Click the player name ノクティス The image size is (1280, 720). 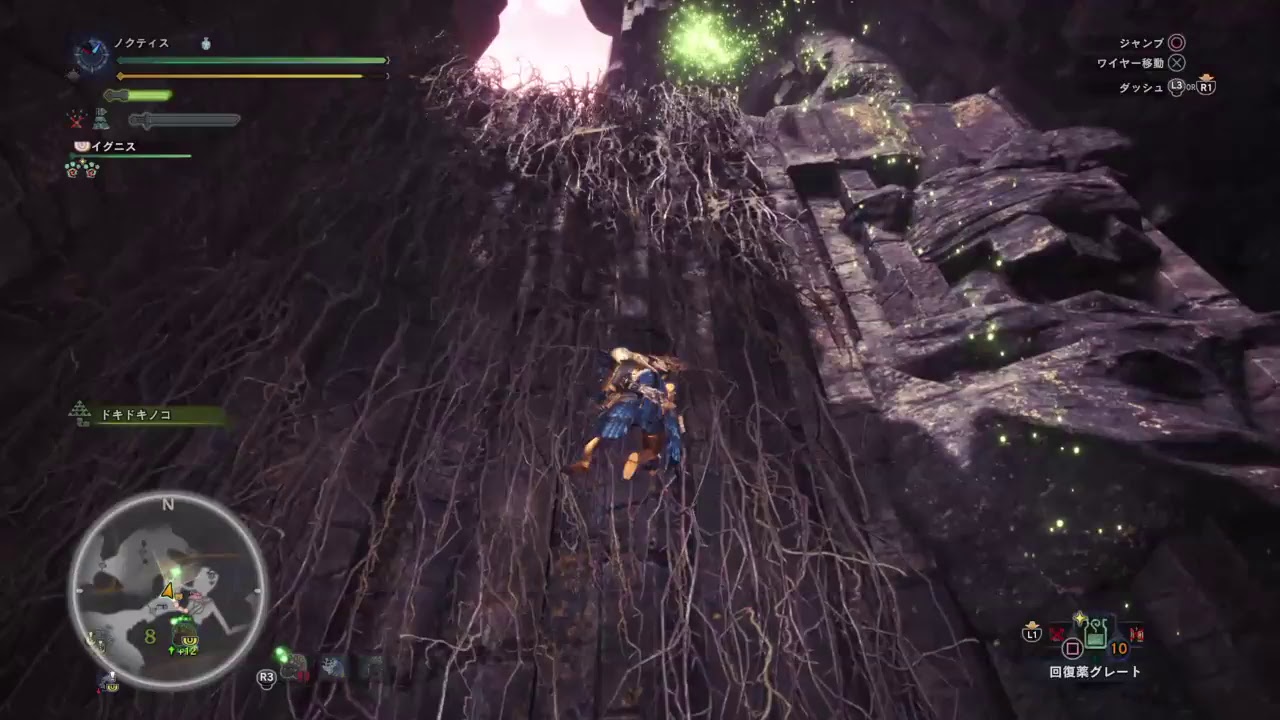click(141, 44)
